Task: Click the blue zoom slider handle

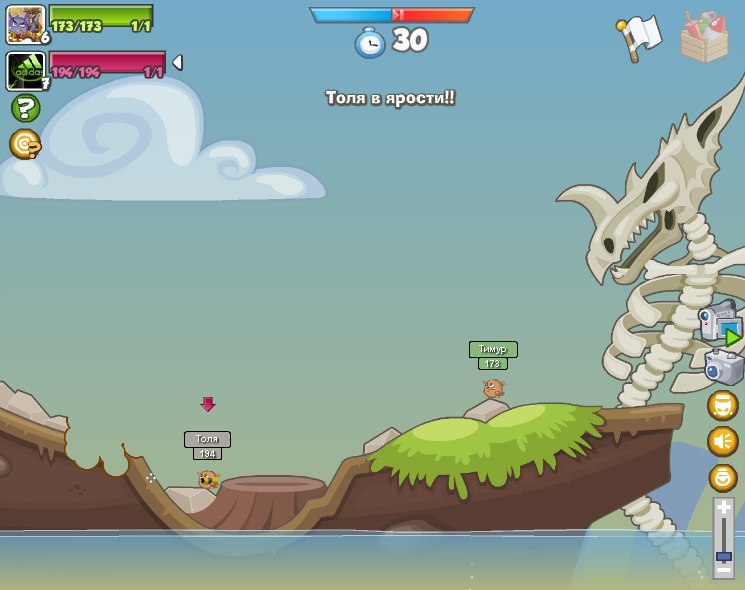Action: click(723, 555)
